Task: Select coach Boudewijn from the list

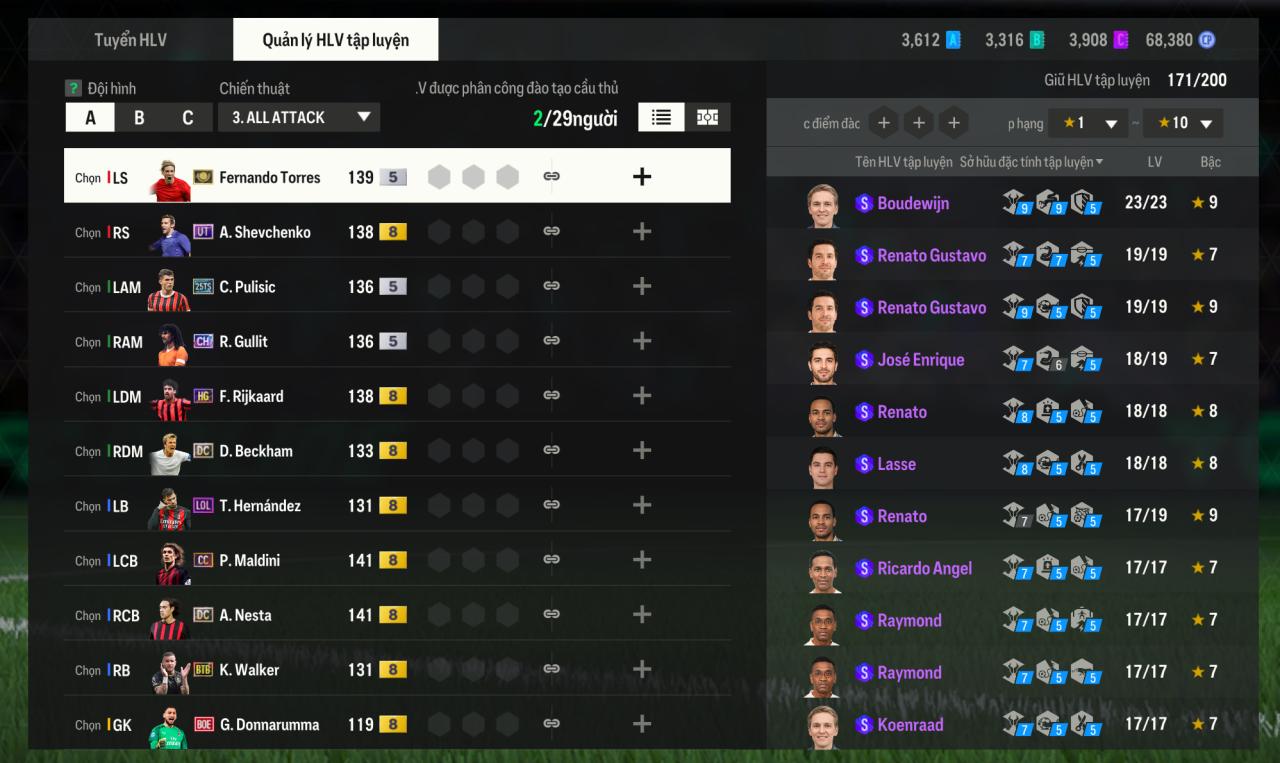Action: (912, 203)
